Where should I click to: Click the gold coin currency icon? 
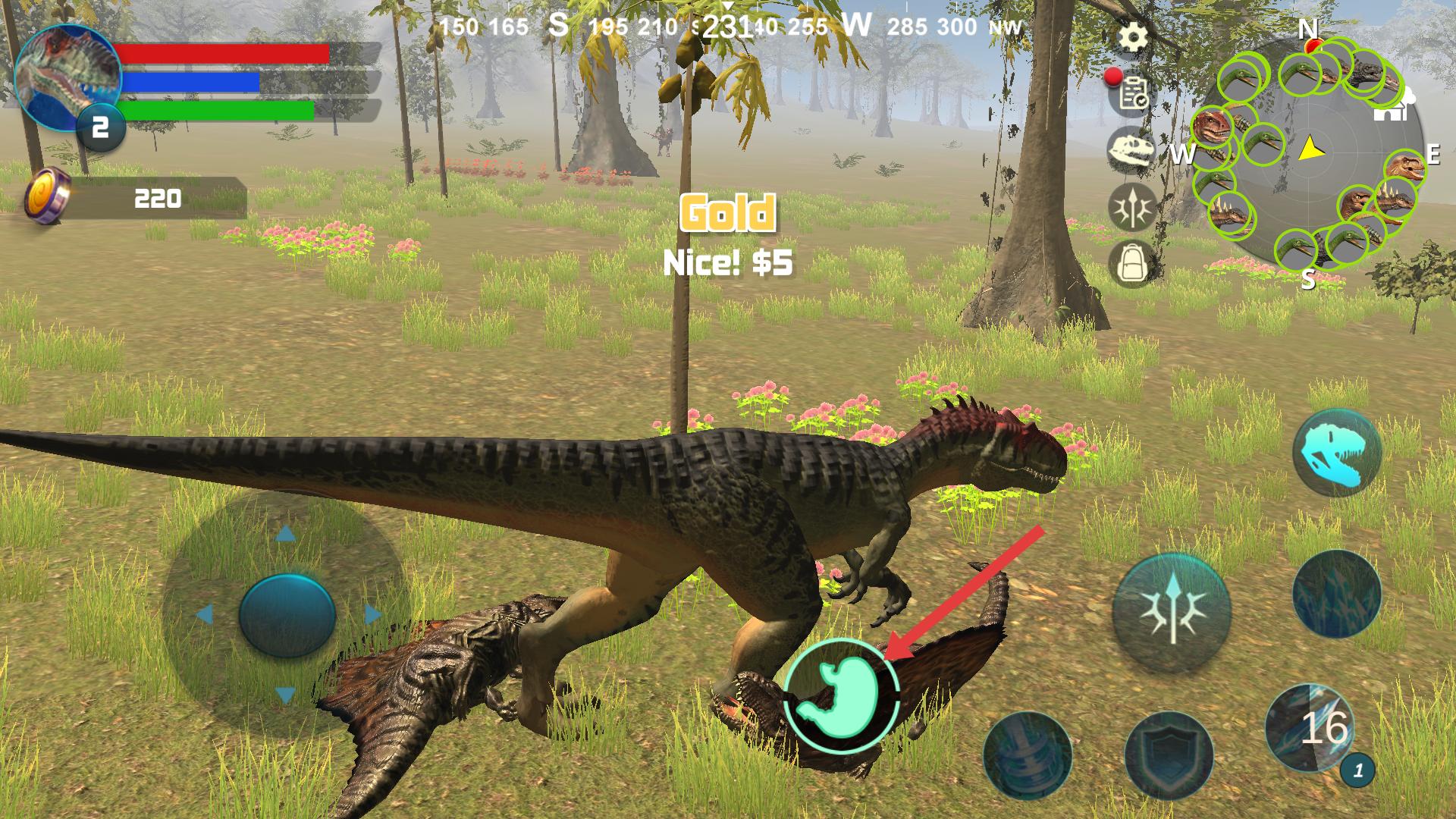47,198
